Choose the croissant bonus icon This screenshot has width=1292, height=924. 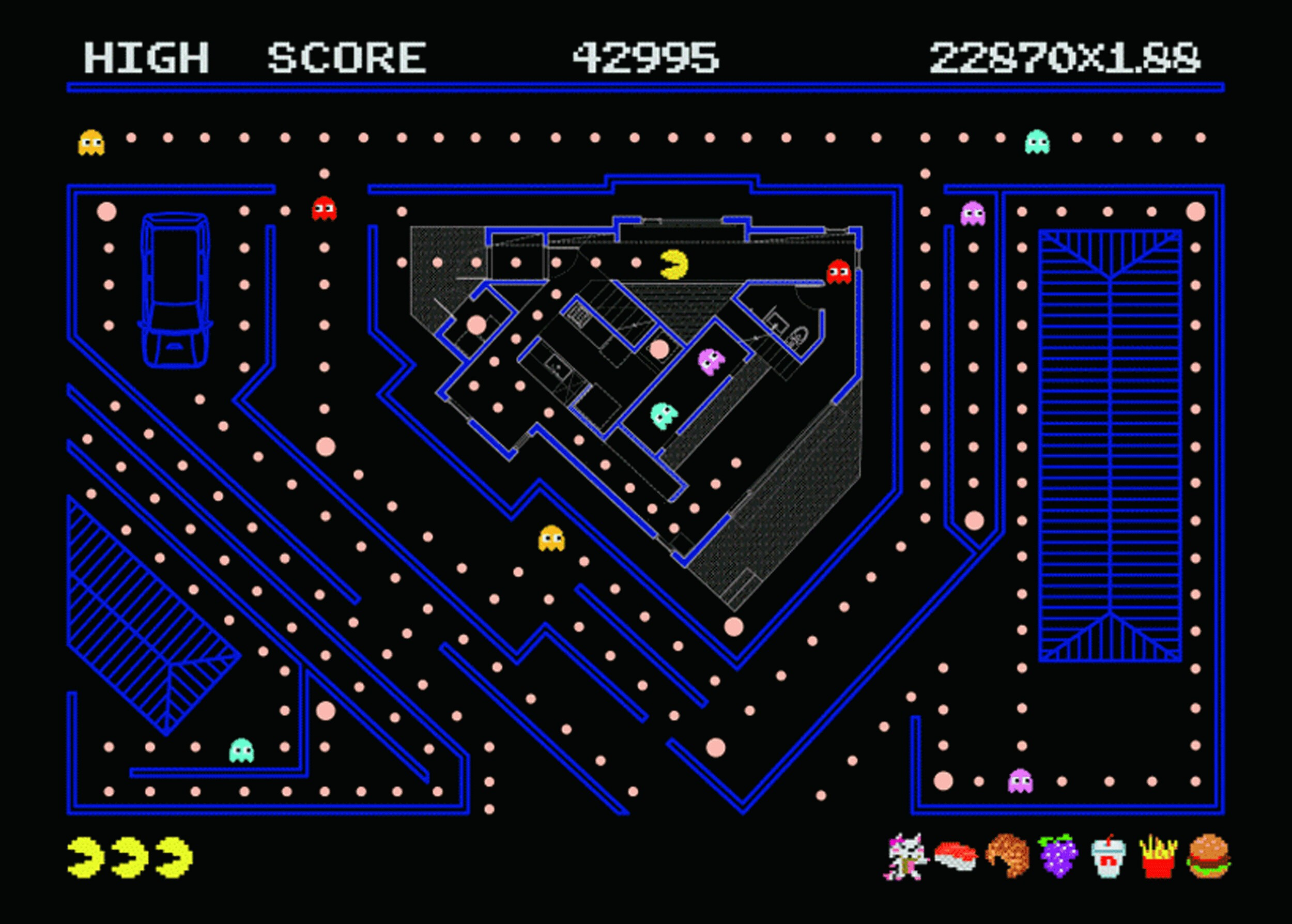pyautogui.click(x=1007, y=856)
